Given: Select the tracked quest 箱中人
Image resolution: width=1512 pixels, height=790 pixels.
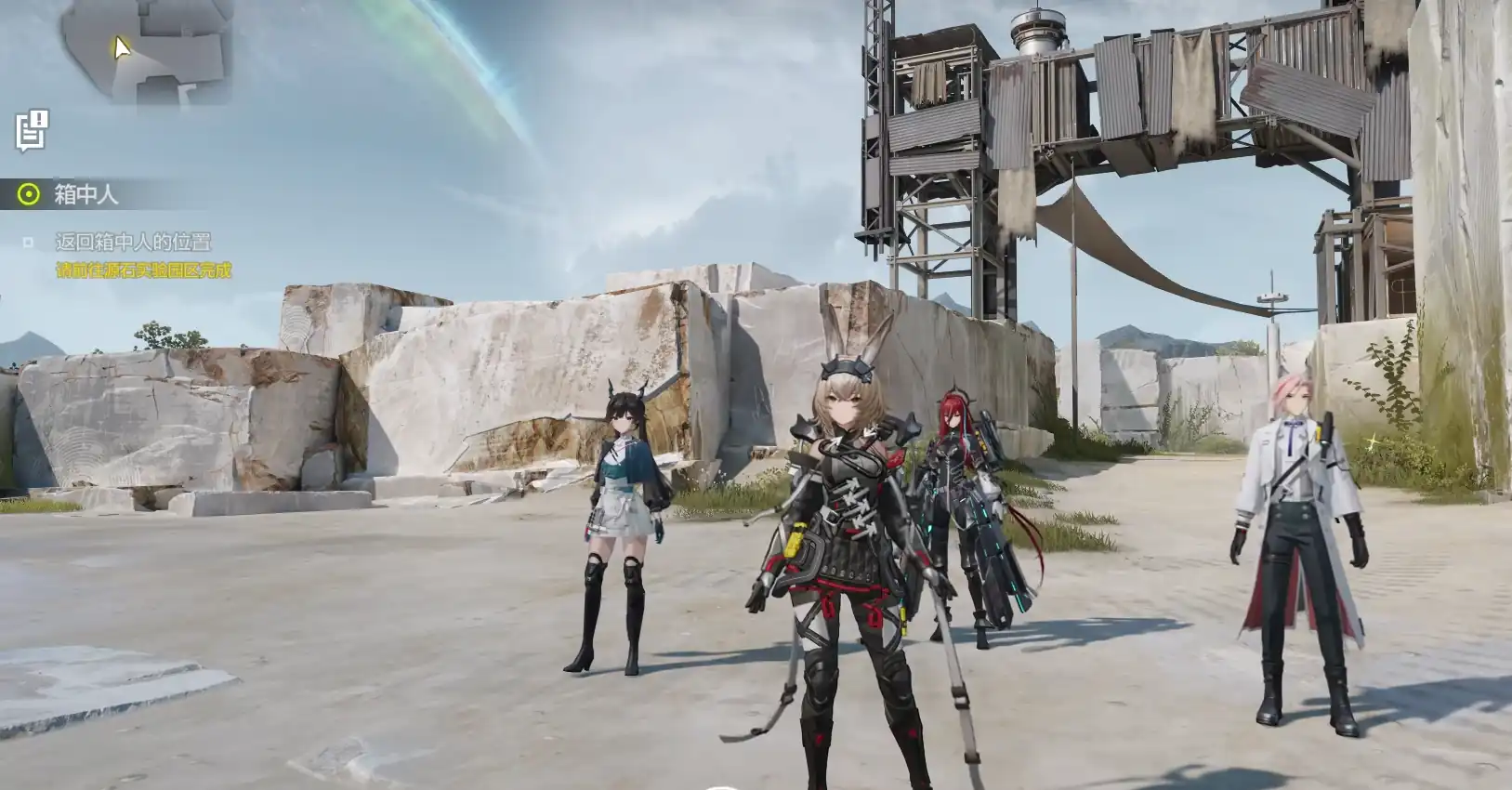Looking at the screenshot, I should (x=85, y=194).
